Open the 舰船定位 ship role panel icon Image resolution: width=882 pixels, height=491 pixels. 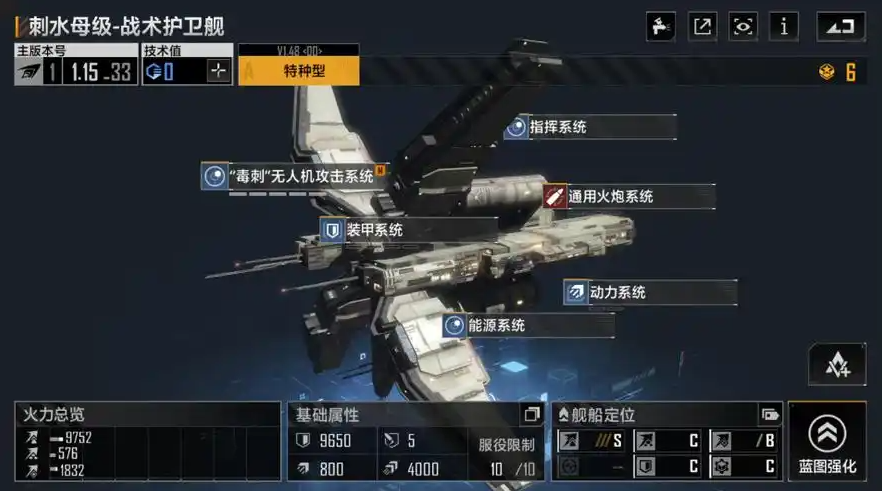click(x=770, y=414)
